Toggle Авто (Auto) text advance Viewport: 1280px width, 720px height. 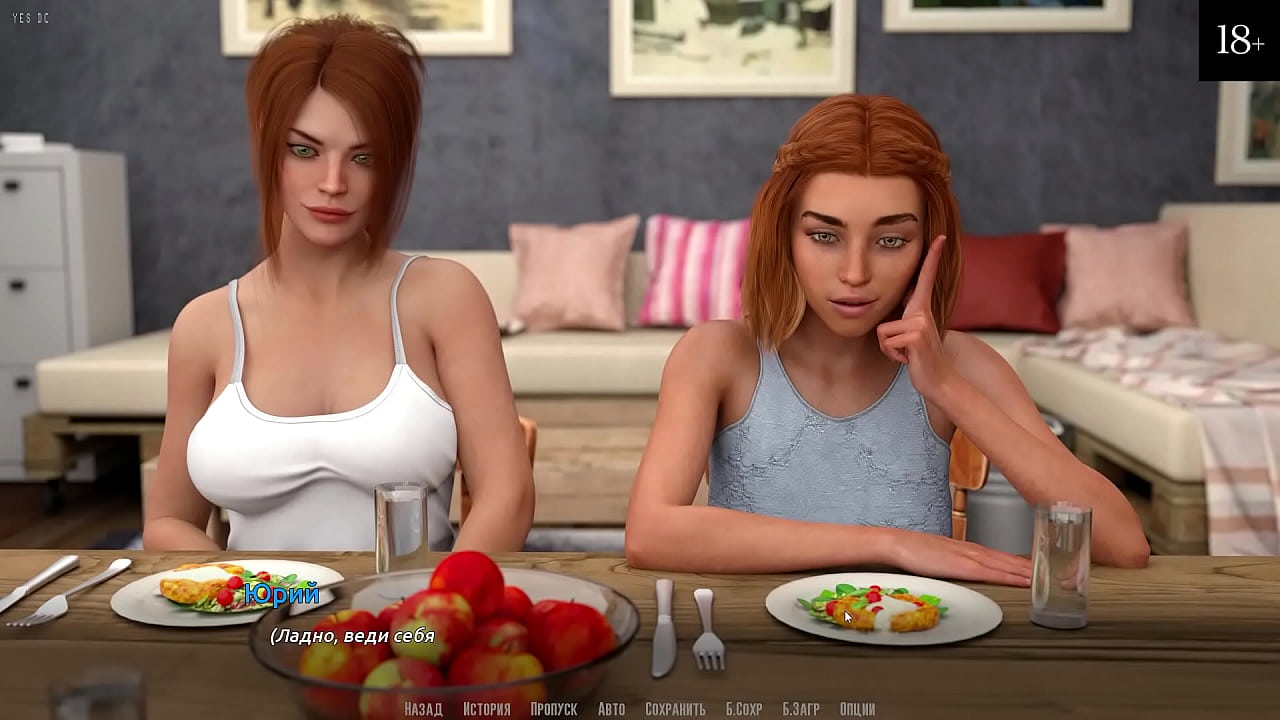coord(611,709)
